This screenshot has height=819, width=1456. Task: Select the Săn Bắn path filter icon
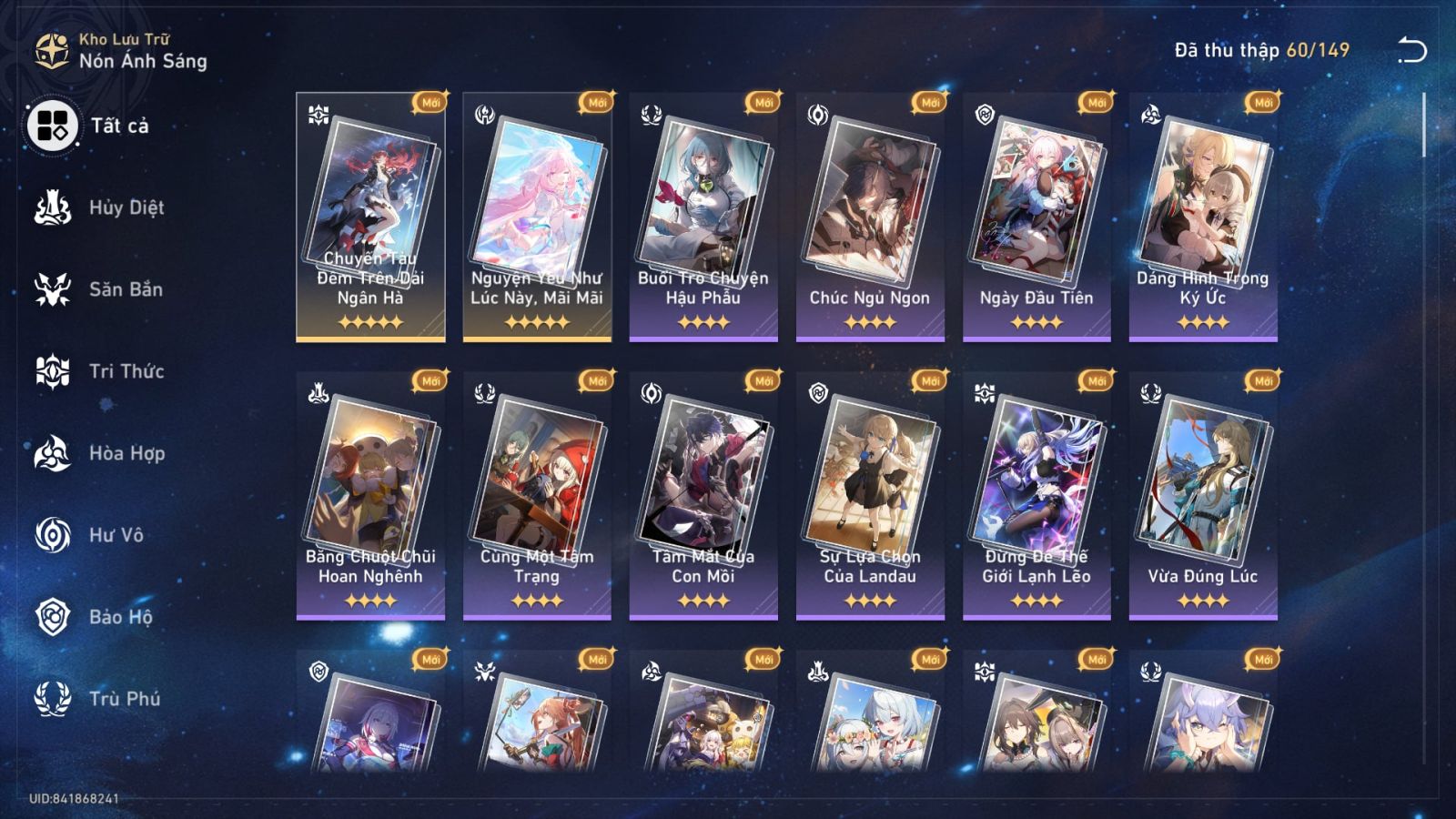(52, 288)
